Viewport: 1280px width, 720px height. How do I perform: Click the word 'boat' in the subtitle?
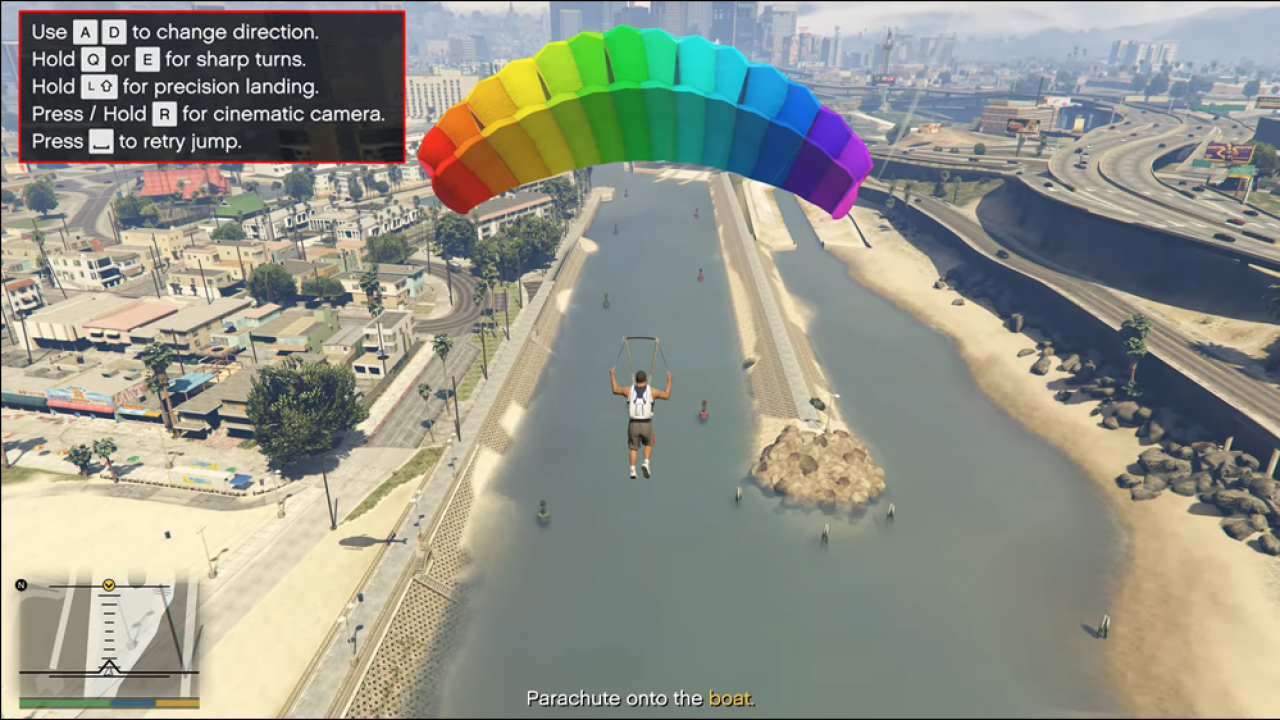pyautogui.click(x=731, y=699)
